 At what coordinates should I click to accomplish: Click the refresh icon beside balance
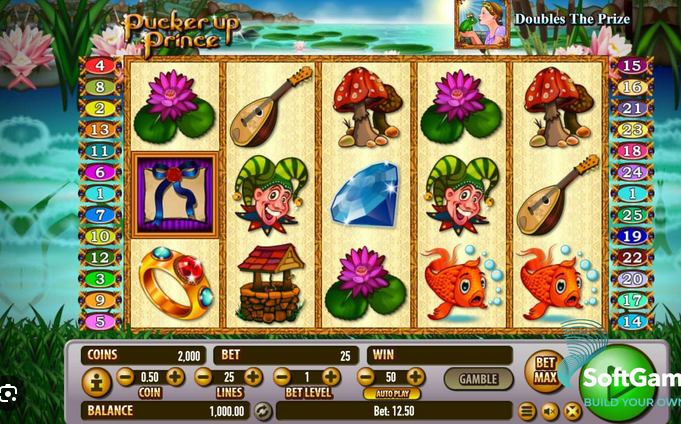pyautogui.click(x=263, y=410)
